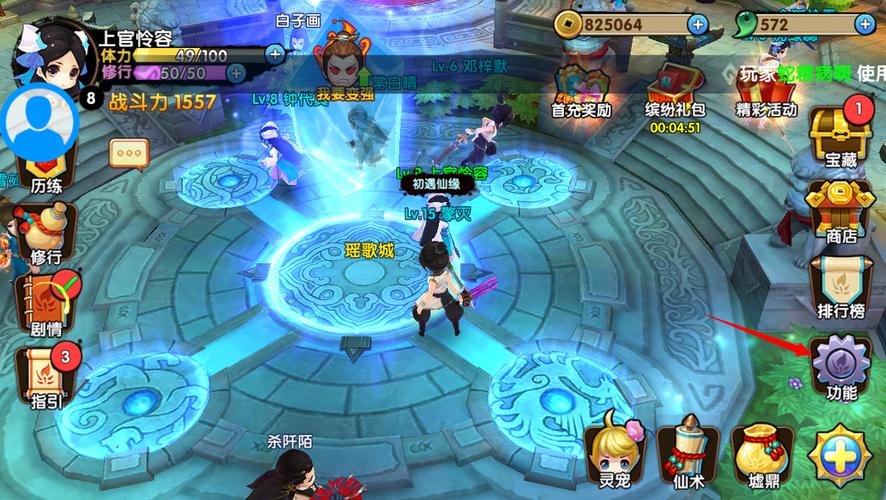The width and height of the screenshot is (886, 500).
Task: Add stamina with the 体力 plus button
Action: (x=275, y=54)
